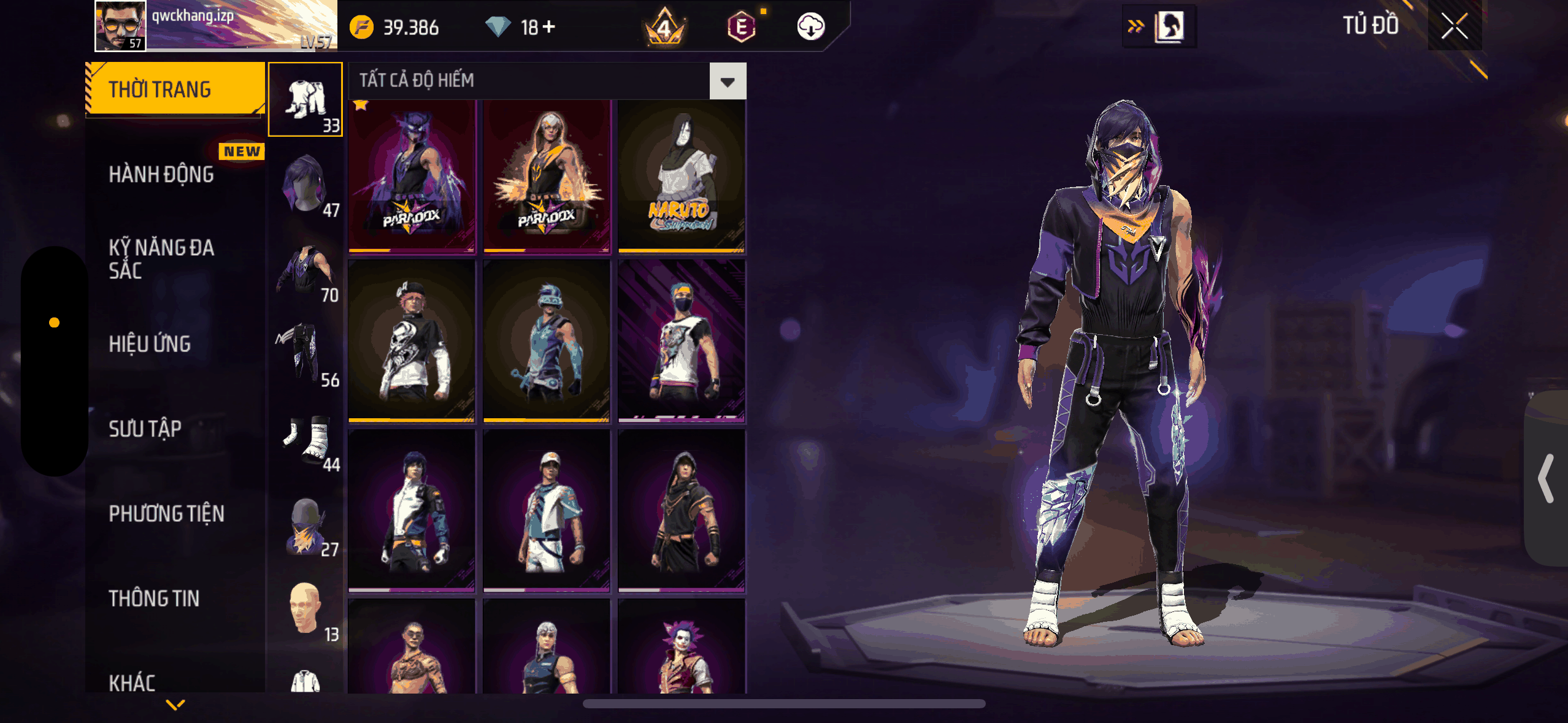Click the cloud download icon
1568x723 pixels.
pos(810,26)
